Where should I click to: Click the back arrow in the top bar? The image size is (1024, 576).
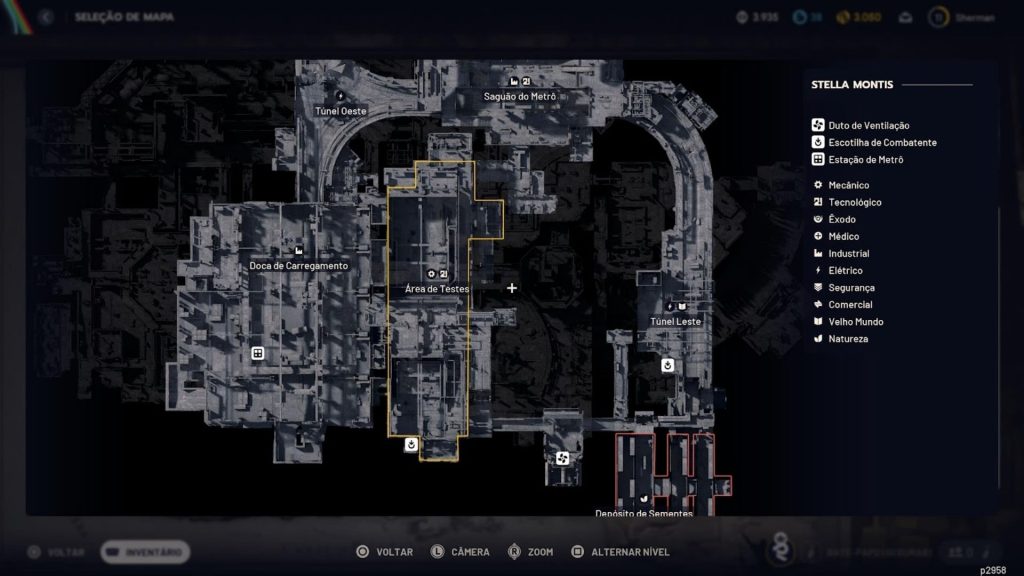point(45,17)
